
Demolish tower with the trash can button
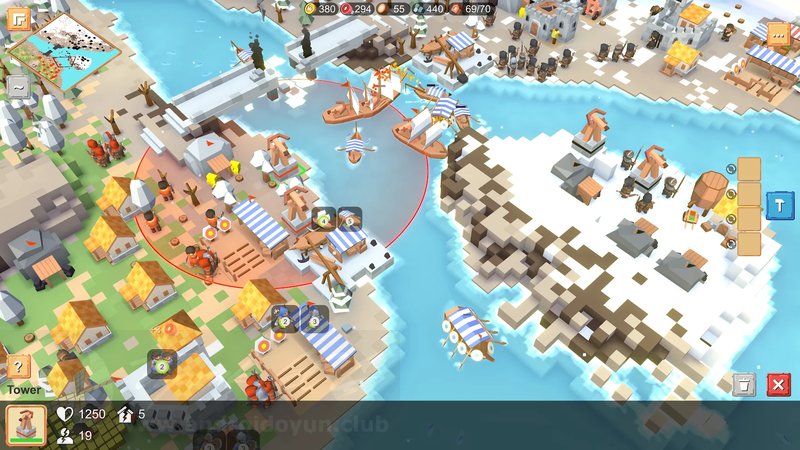743,385
